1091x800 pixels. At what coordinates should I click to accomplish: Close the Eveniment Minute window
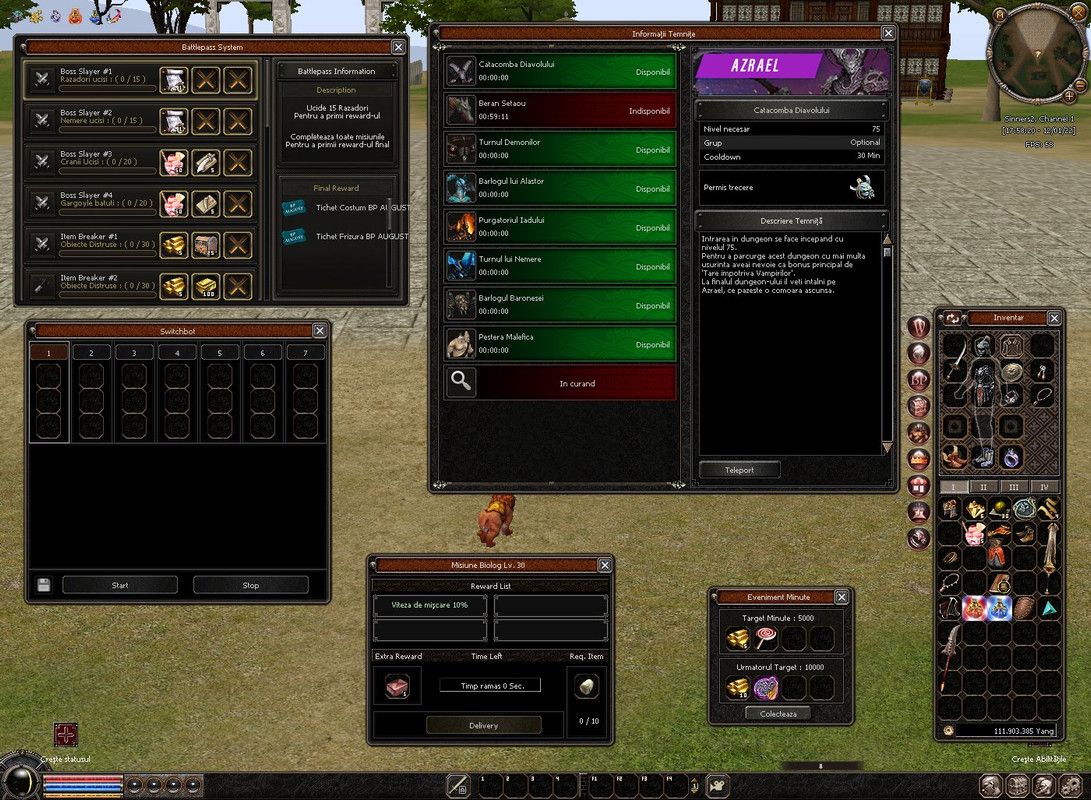841,597
